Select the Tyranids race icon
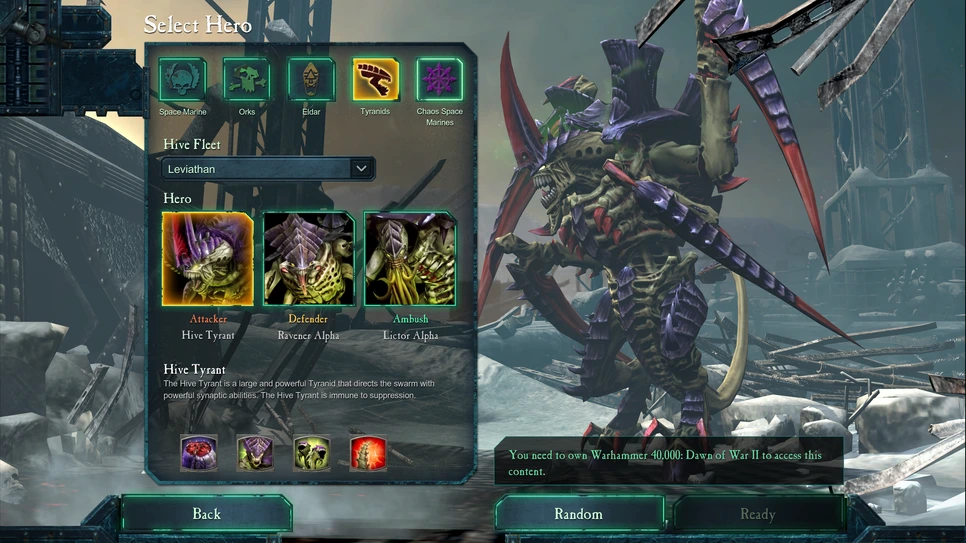This screenshot has height=543, width=966. coord(375,80)
